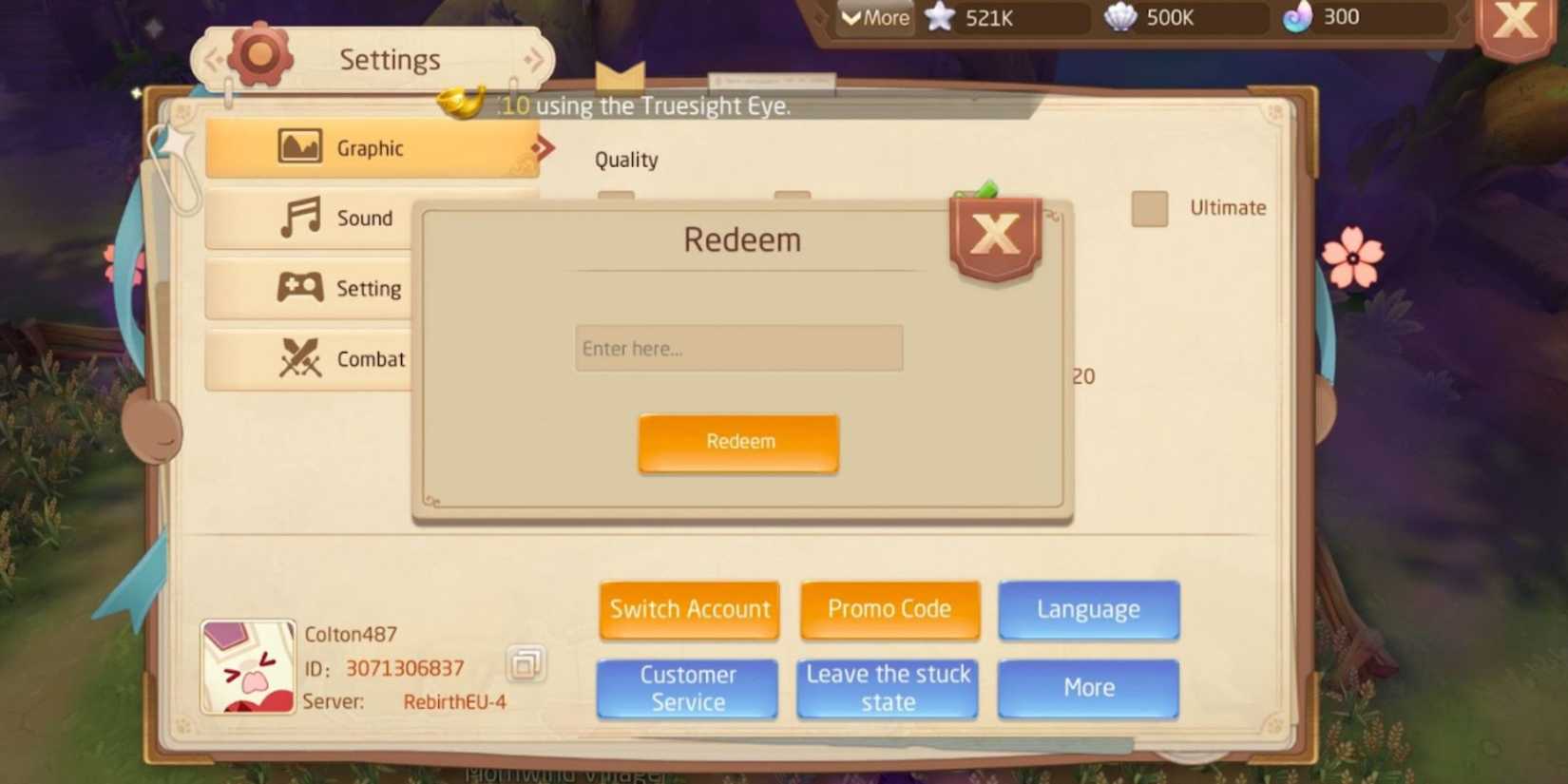This screenshot has height=784, width=1568.
Task: Click the player avatar for Colton487
Action: click(x=247, y=667)
